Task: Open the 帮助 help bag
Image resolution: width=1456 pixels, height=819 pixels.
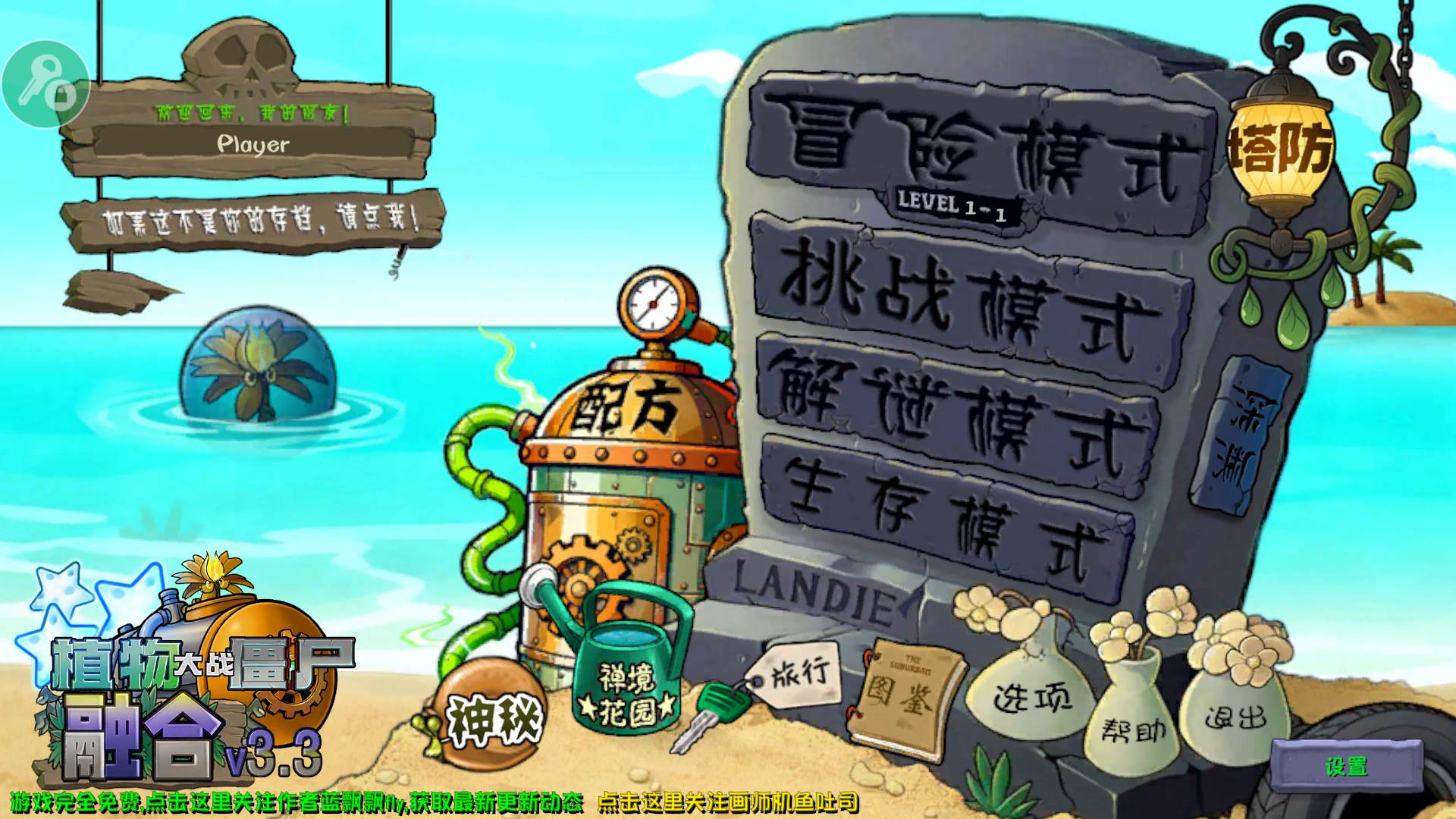Action: [x=1134, y=728]
